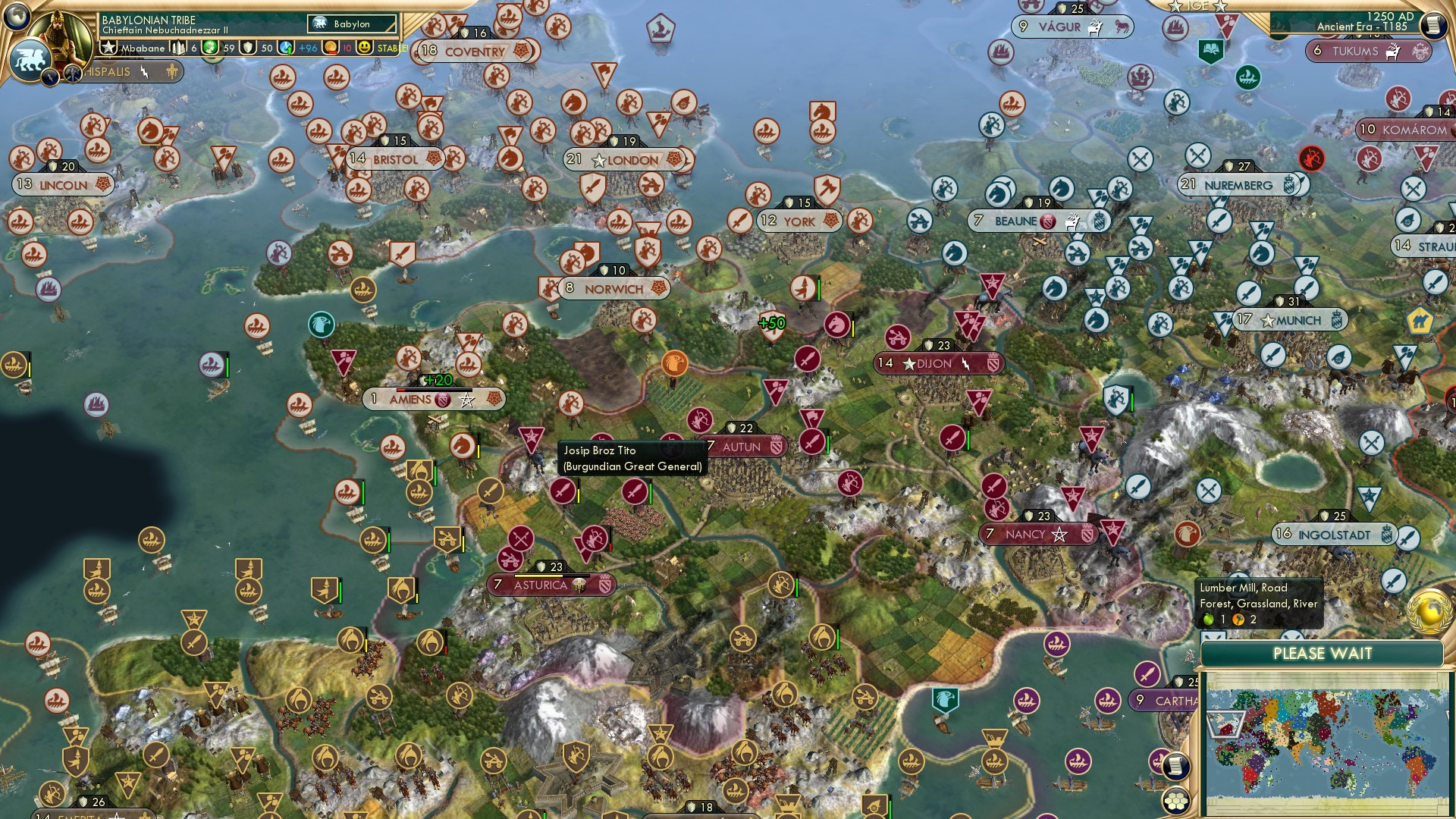Screen dimensions: 1456x819
Task: Open the Babylon dropdown in the tribe panel
Action: (x=350, y=24)
